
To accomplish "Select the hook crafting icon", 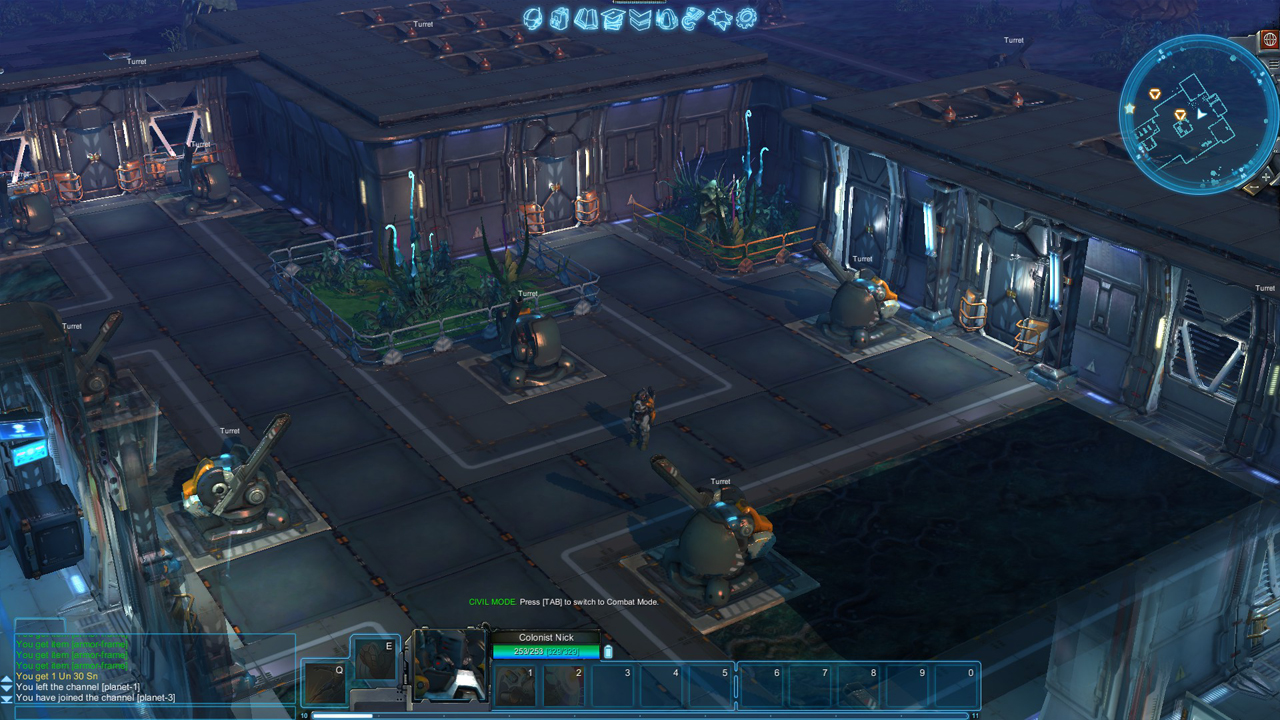I will click(692, 18).
